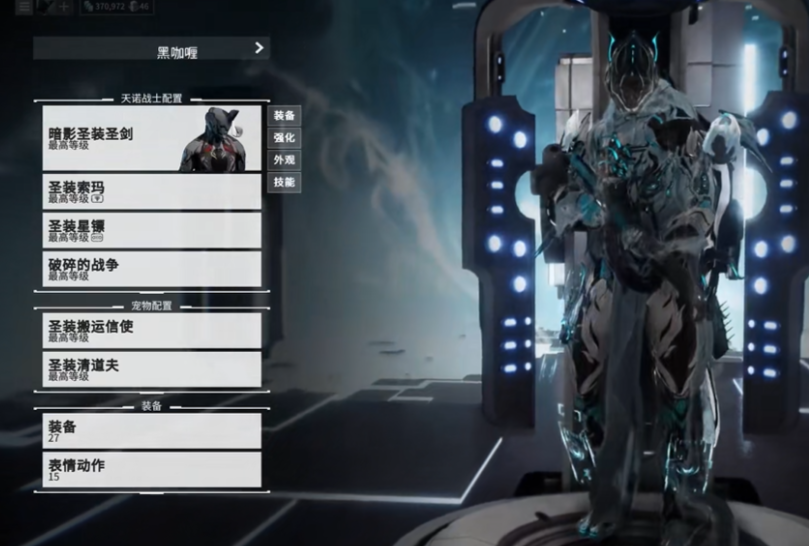Viewport: 809px width, 546px height.
Task: Choose the 圣装搬运信使 companion slot
Action: 150,330
